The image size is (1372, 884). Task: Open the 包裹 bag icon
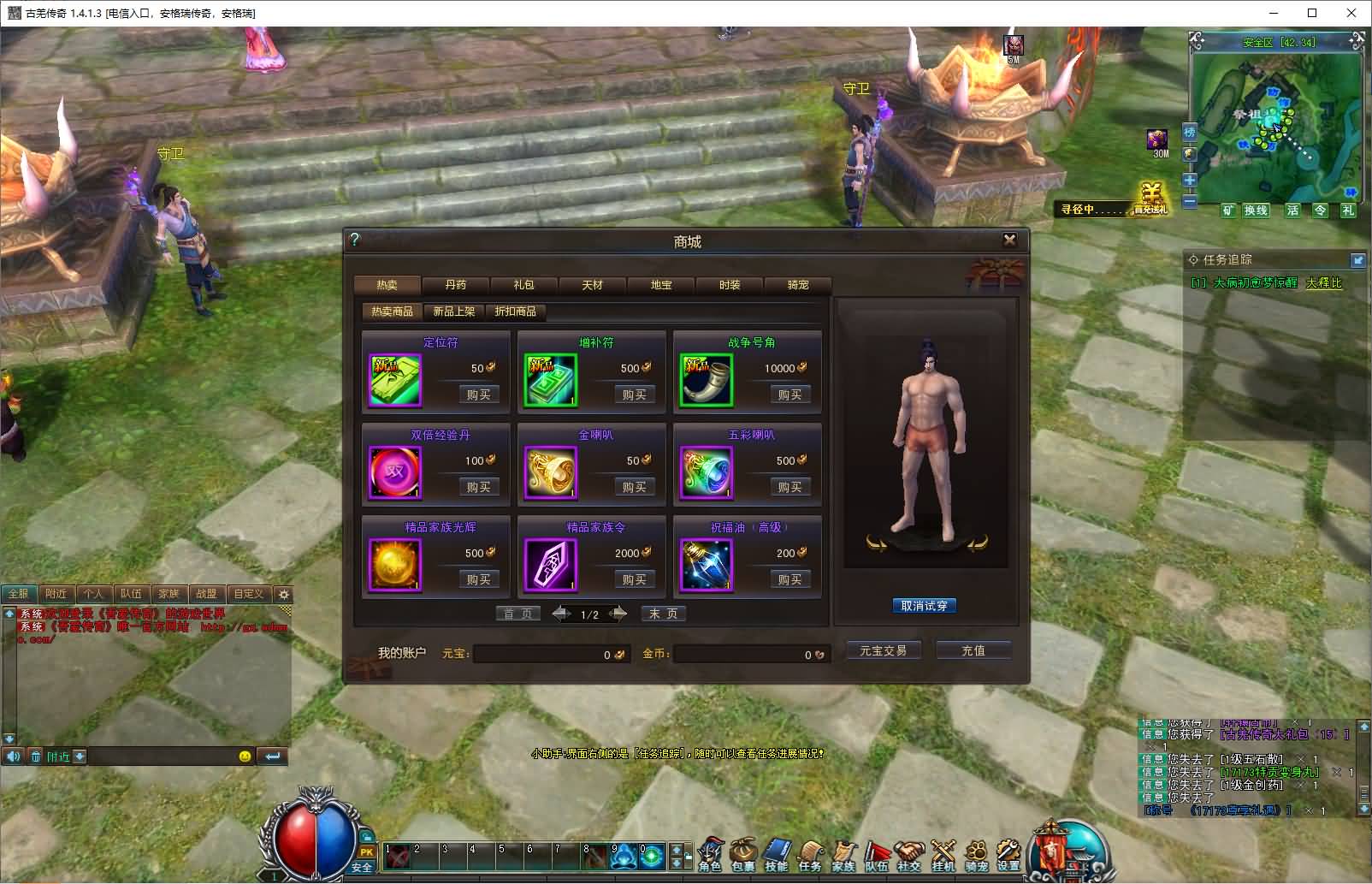(x=742, y=854)
